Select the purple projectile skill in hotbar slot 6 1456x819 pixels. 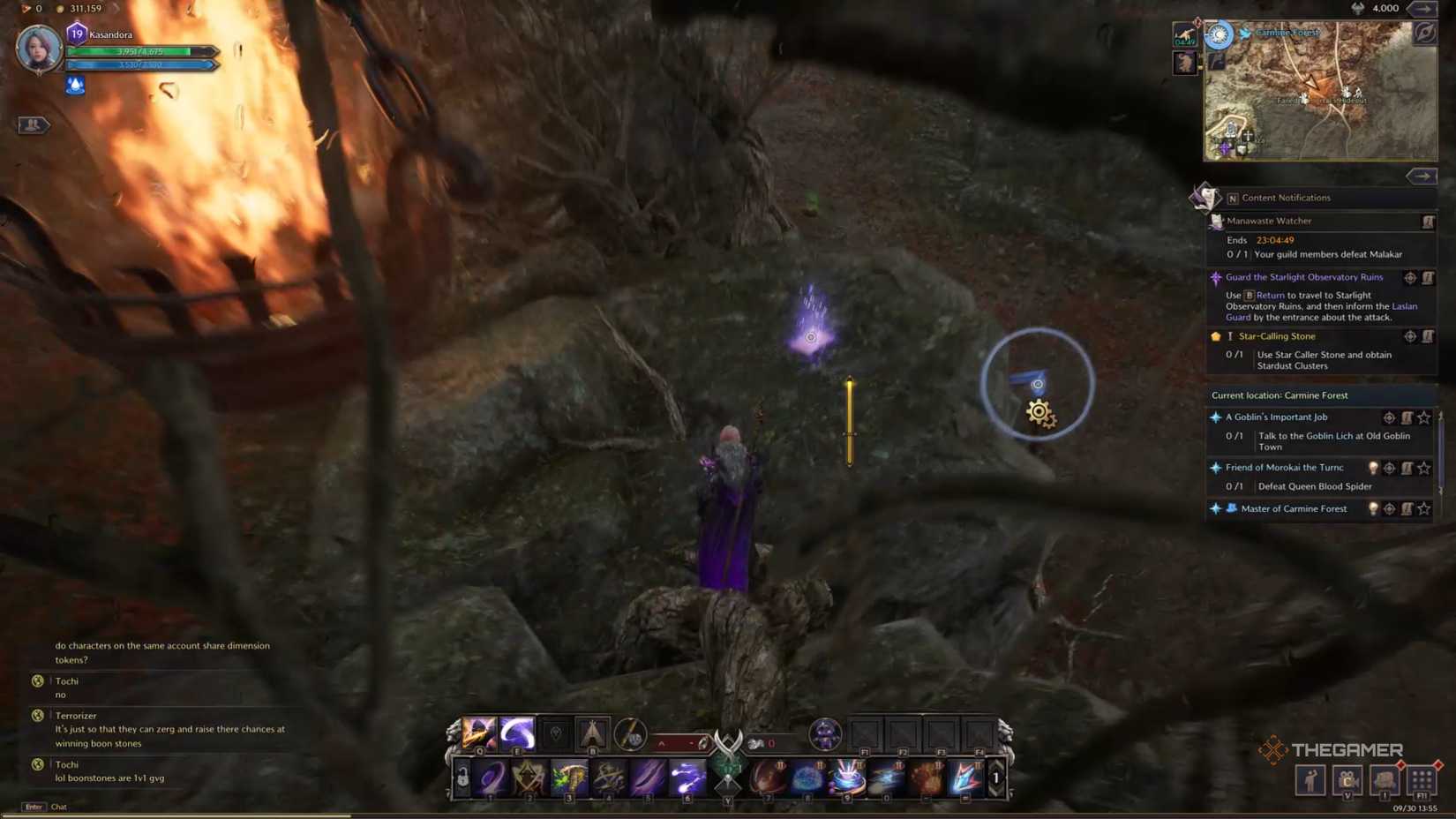[687, 778]
